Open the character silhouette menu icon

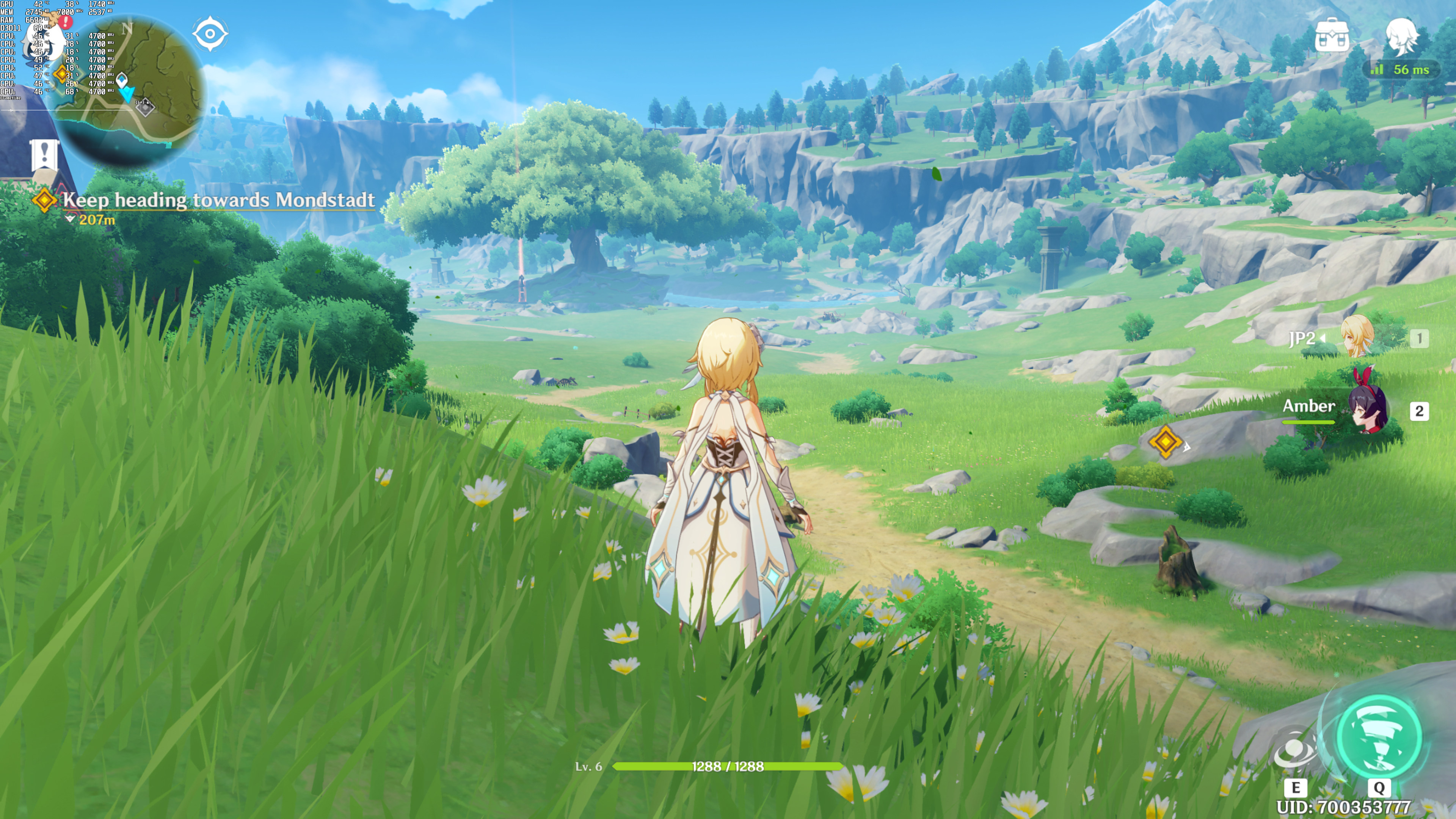pos(1402,36)
